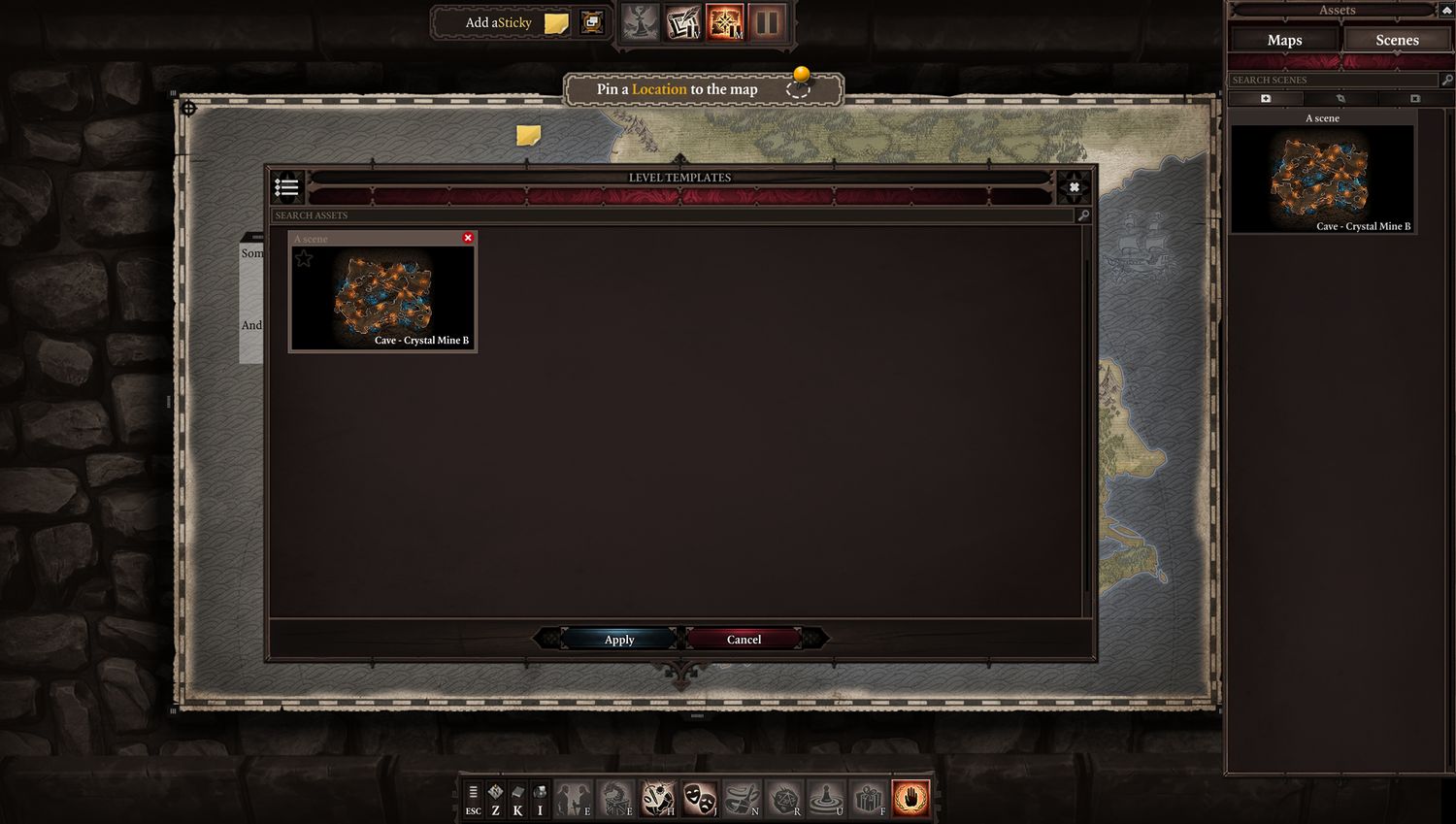The image size is (1456, 824).
Task: Open the Cave - Crystal Mine B scene in Assets
Action: click(x=1322, y=179)
